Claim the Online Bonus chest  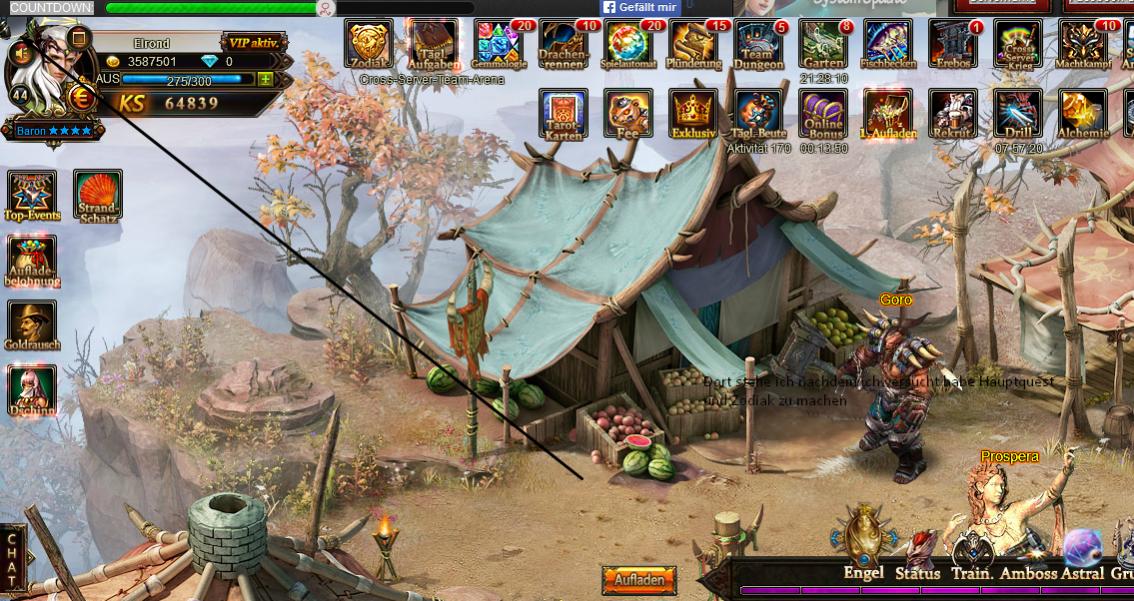click(x=823, y=113)
